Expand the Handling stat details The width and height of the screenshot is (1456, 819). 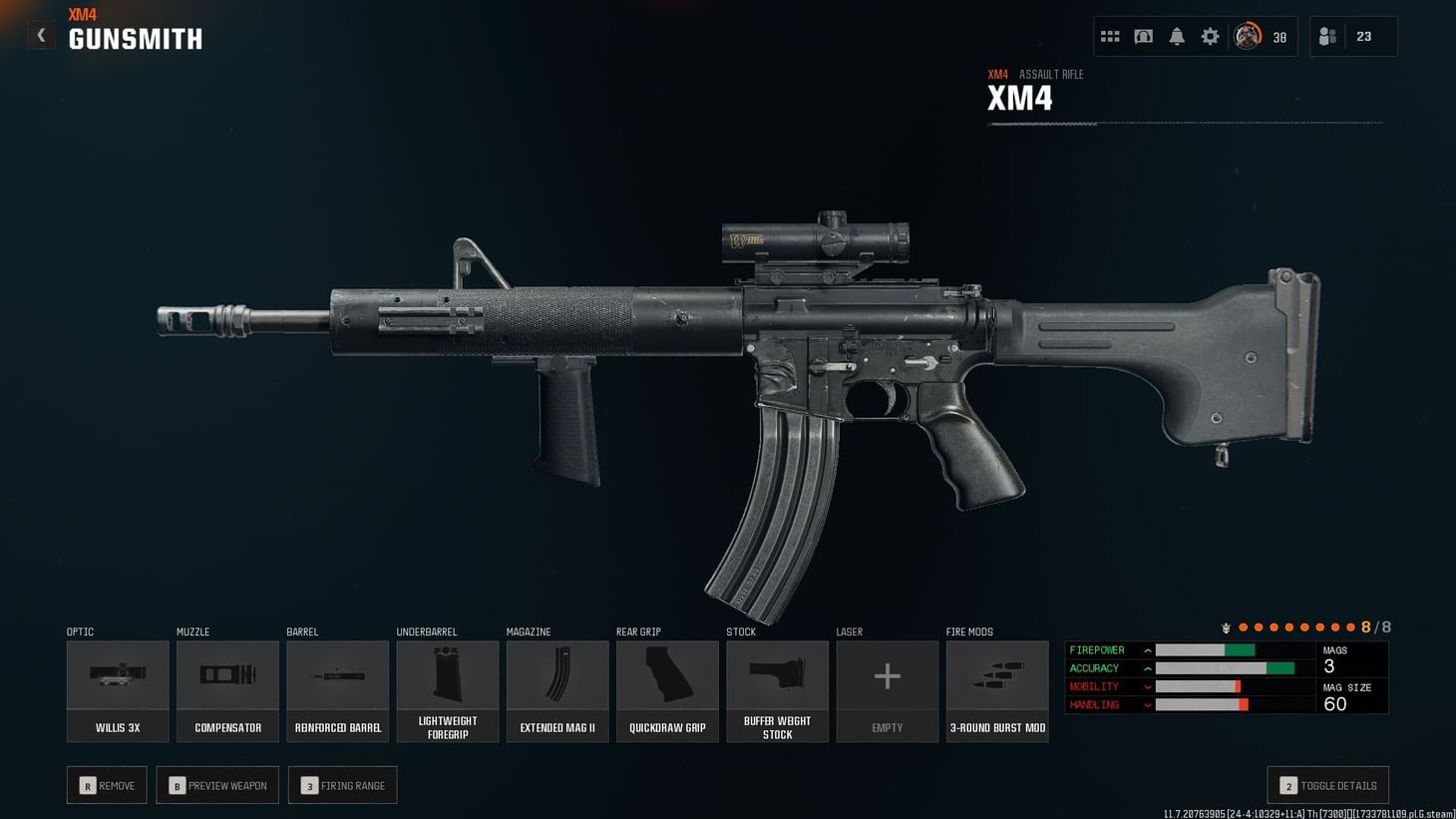pyautogui.click(x=1149, y=704)
